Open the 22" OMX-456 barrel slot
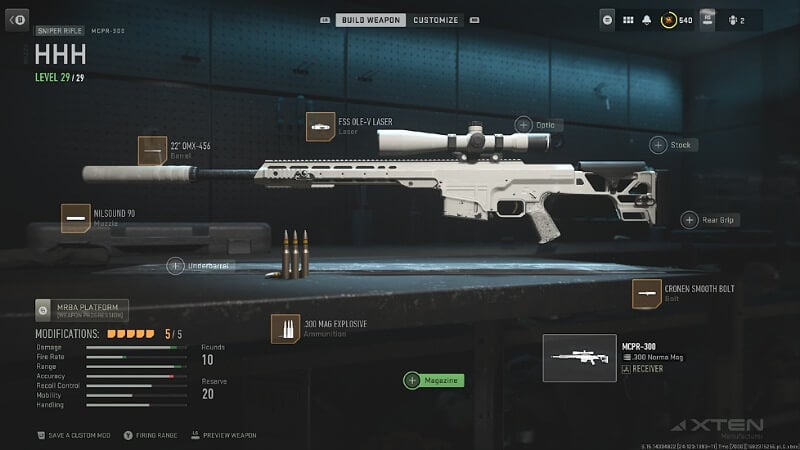800x450 pixels. click(x=152, y=151)
